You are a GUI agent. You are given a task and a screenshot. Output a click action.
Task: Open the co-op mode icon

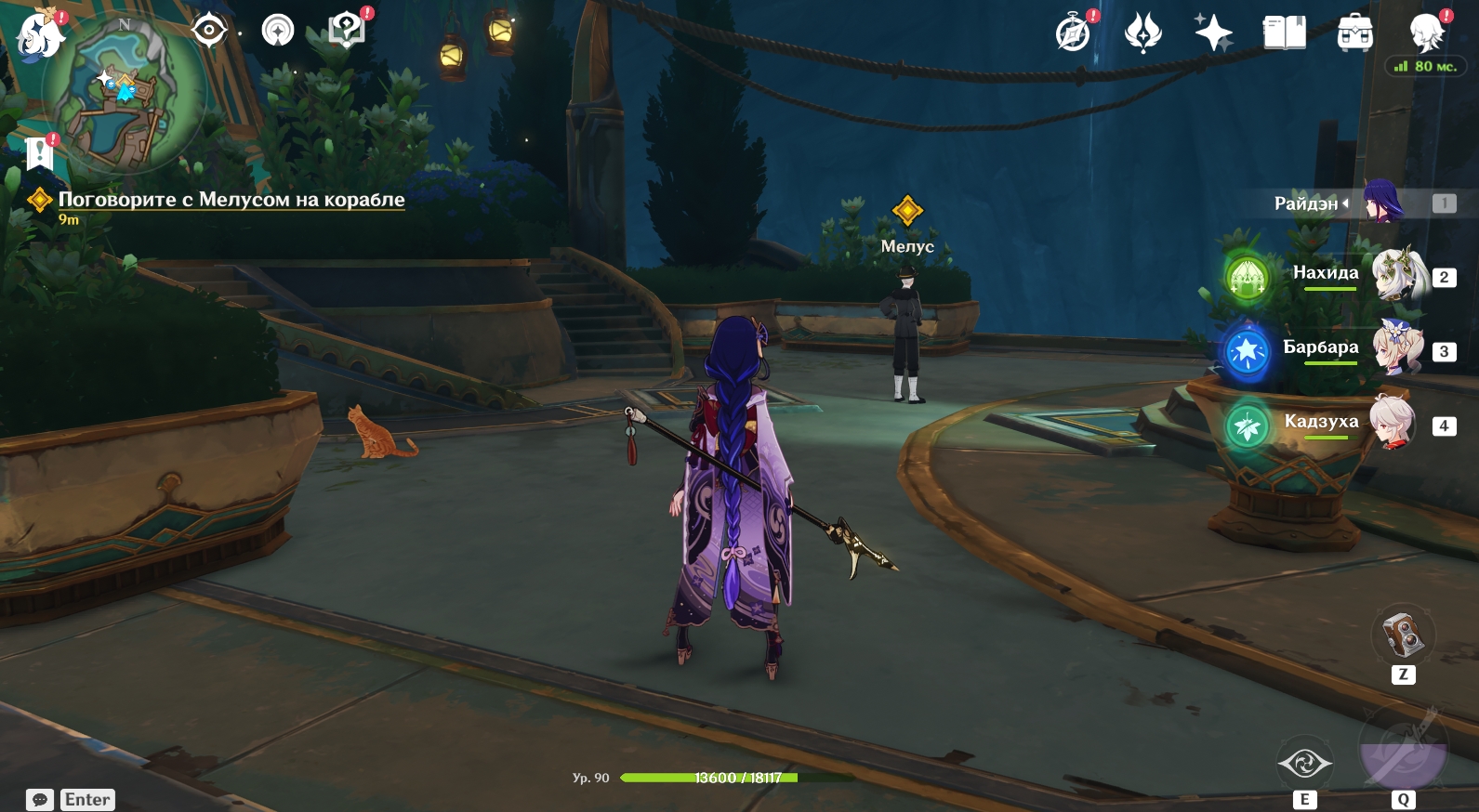tap(277, 31)
